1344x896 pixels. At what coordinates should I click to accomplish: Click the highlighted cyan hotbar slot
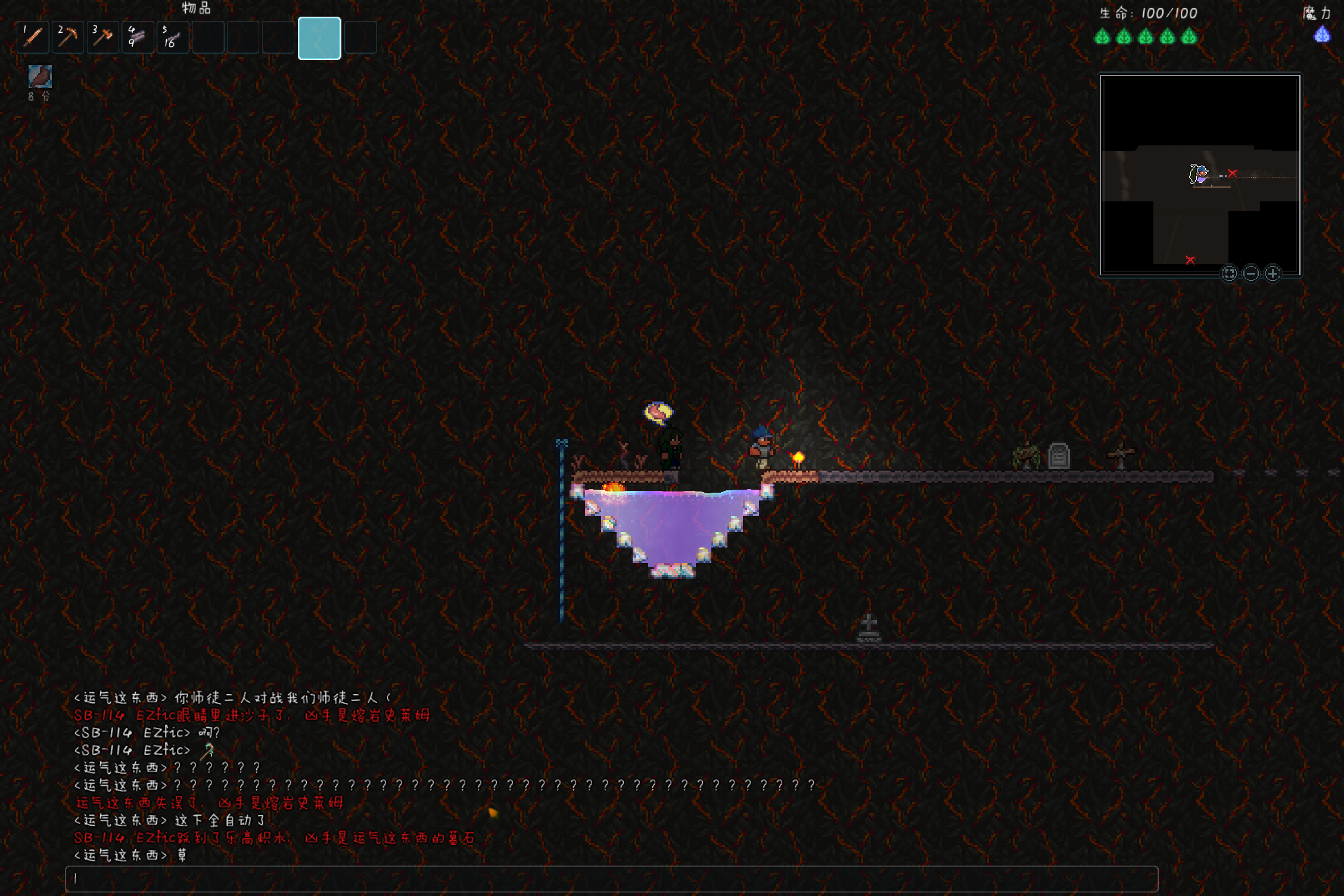(319, 39)
